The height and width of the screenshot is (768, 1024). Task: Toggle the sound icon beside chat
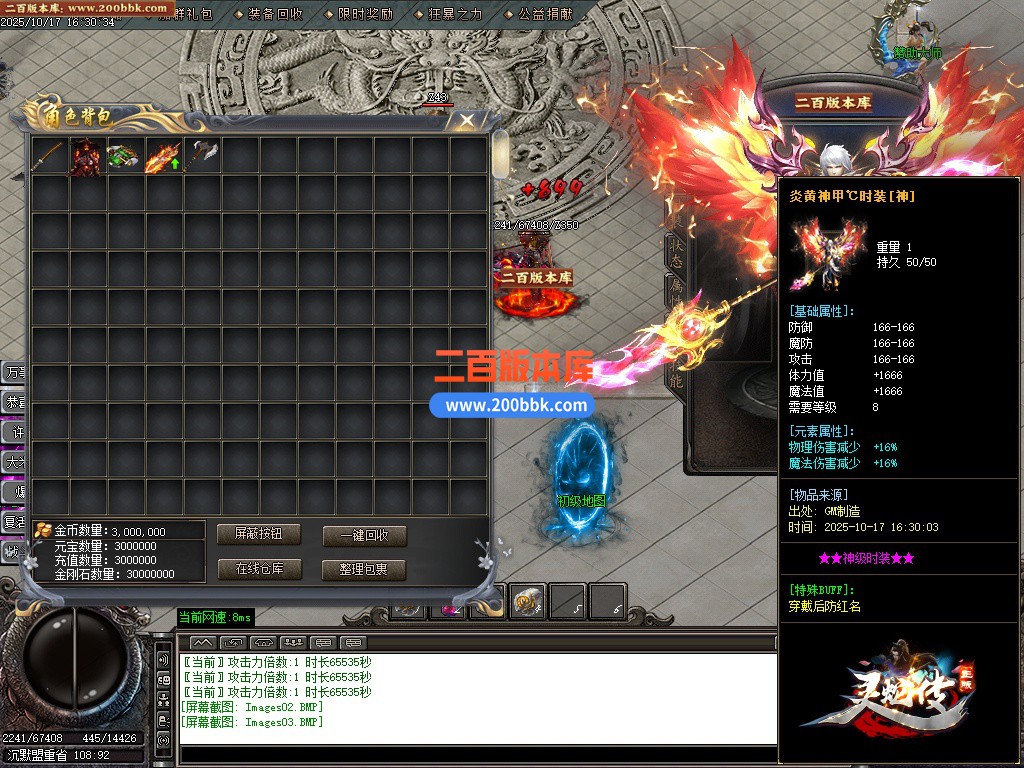(163, 660)
